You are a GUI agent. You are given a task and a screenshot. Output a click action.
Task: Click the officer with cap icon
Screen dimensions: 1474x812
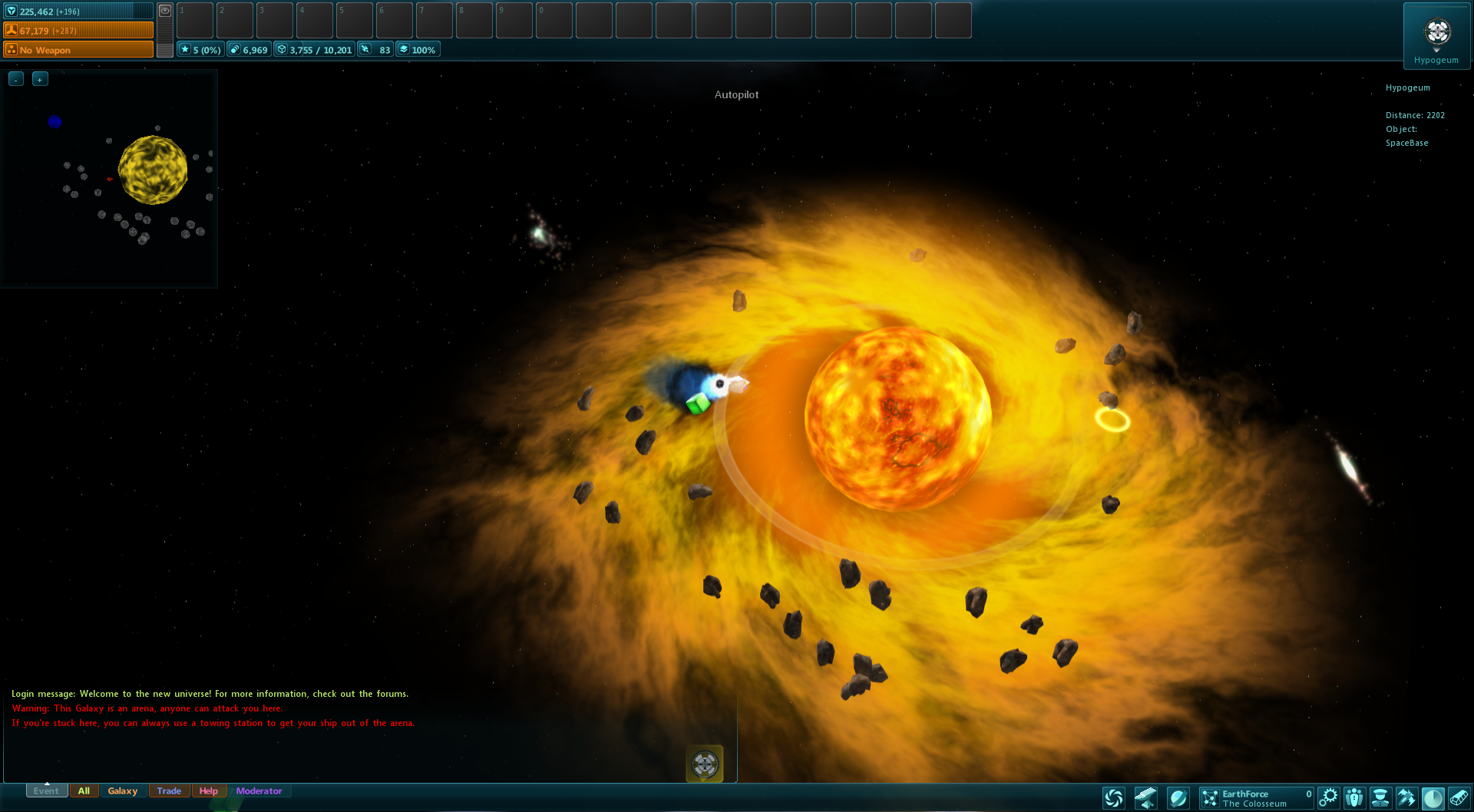click(x=1380, y=798)
